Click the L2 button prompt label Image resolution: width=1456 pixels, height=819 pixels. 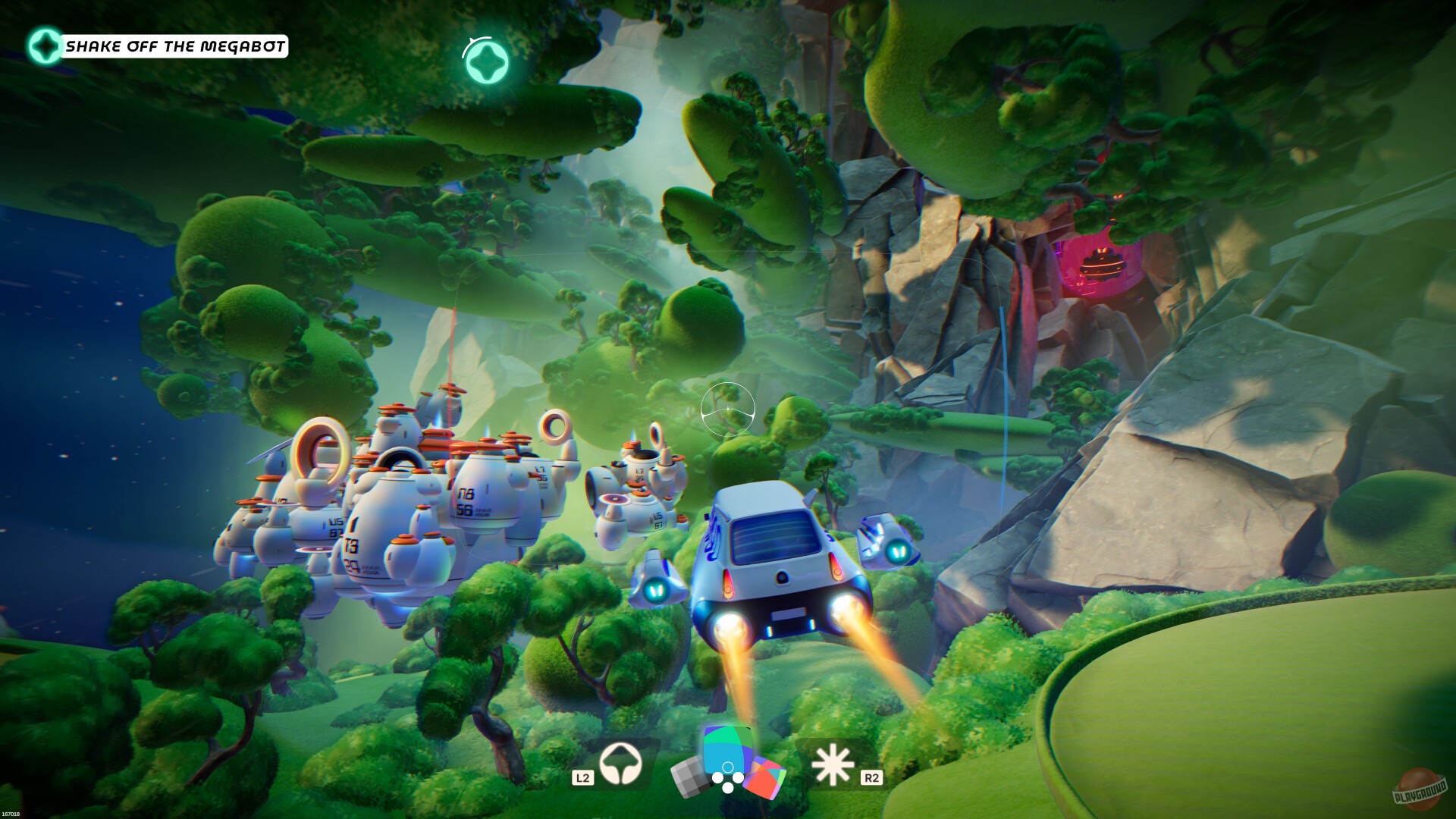583,777
